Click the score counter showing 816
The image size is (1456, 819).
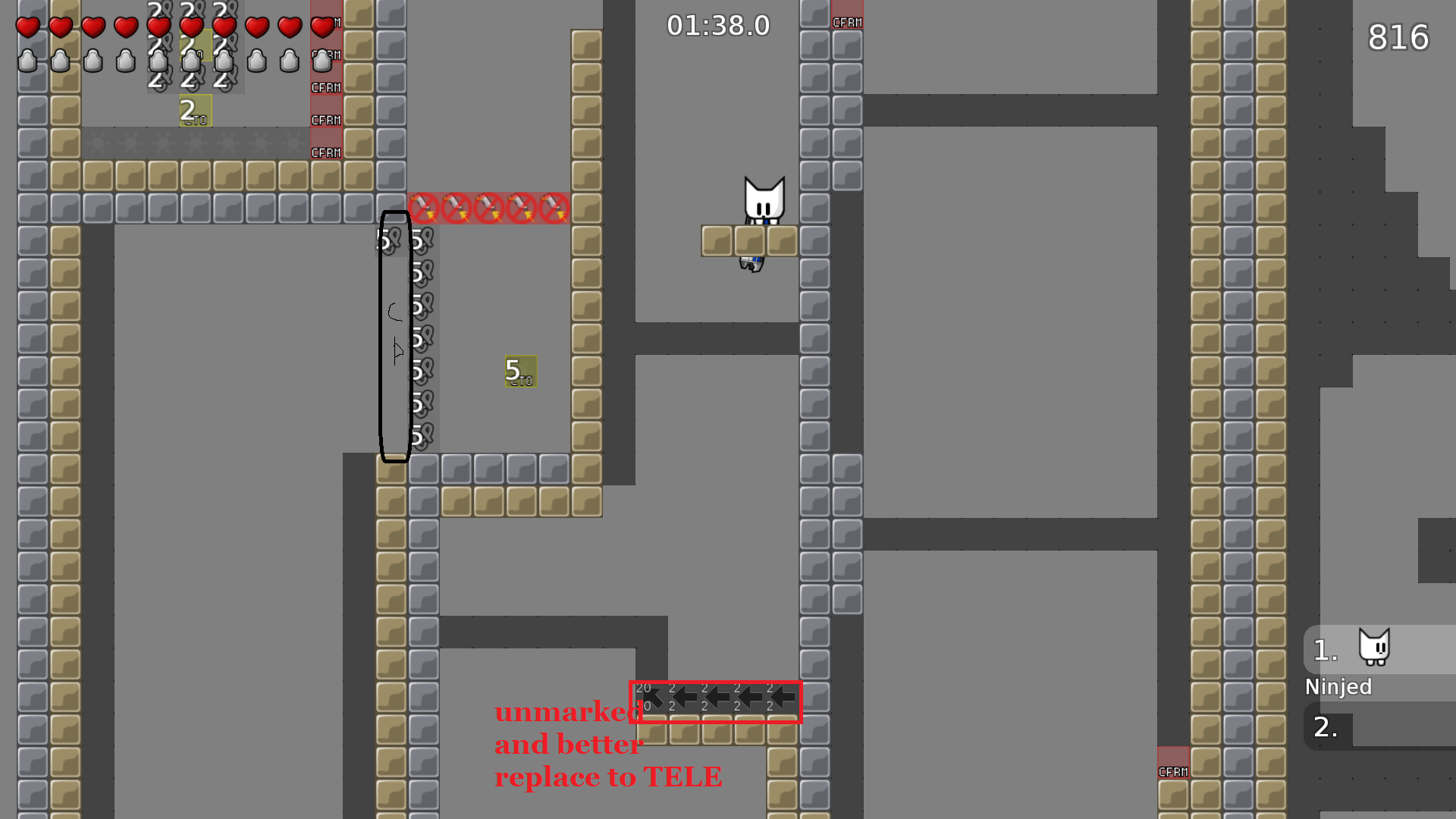(x=1398, y=38)
